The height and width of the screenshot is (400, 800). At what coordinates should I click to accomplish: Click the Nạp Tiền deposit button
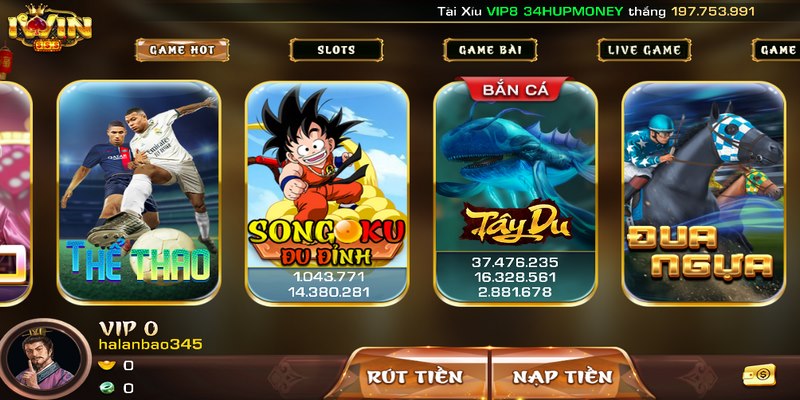pyautogui.click(x=562, y=376)
